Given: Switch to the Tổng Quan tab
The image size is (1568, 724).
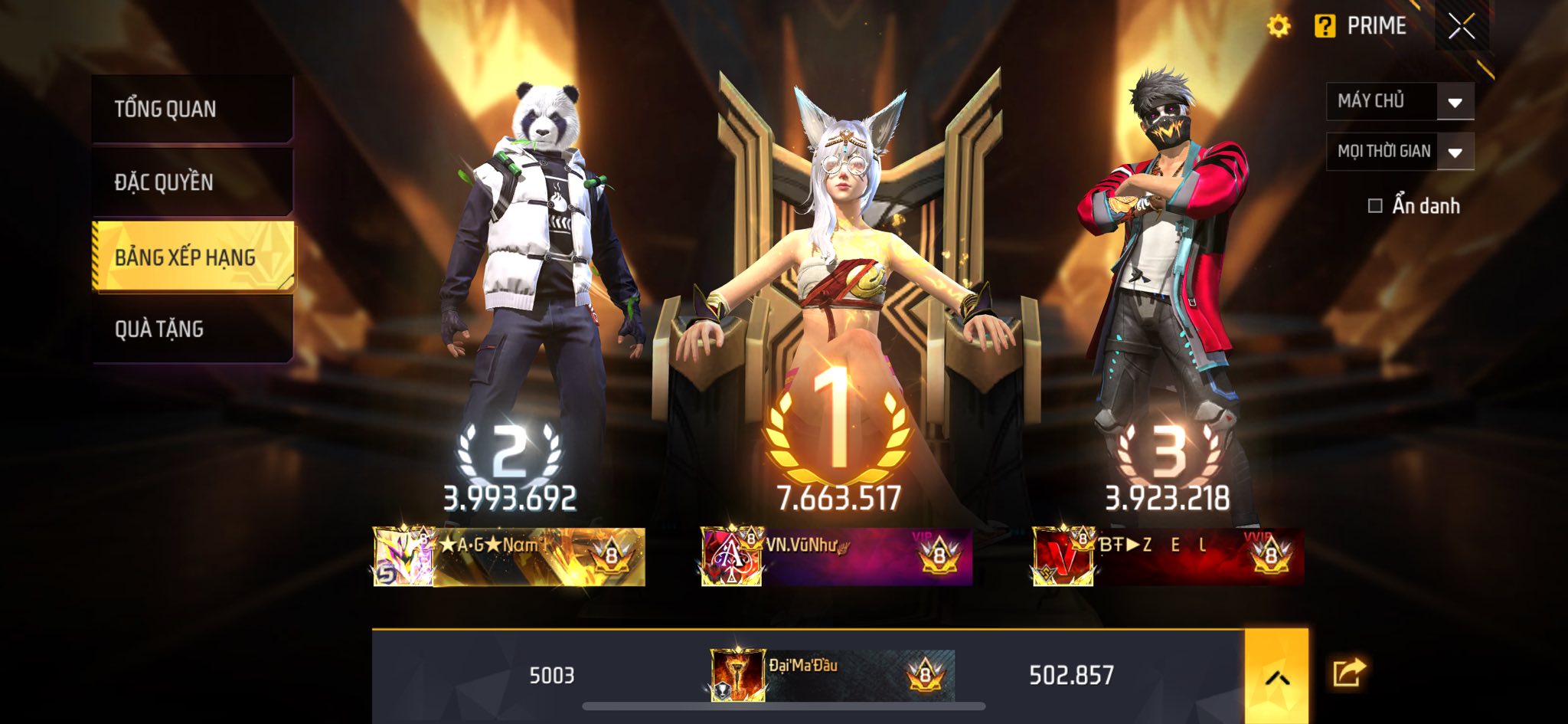Looking at the screenshot, I should point(191,109).
